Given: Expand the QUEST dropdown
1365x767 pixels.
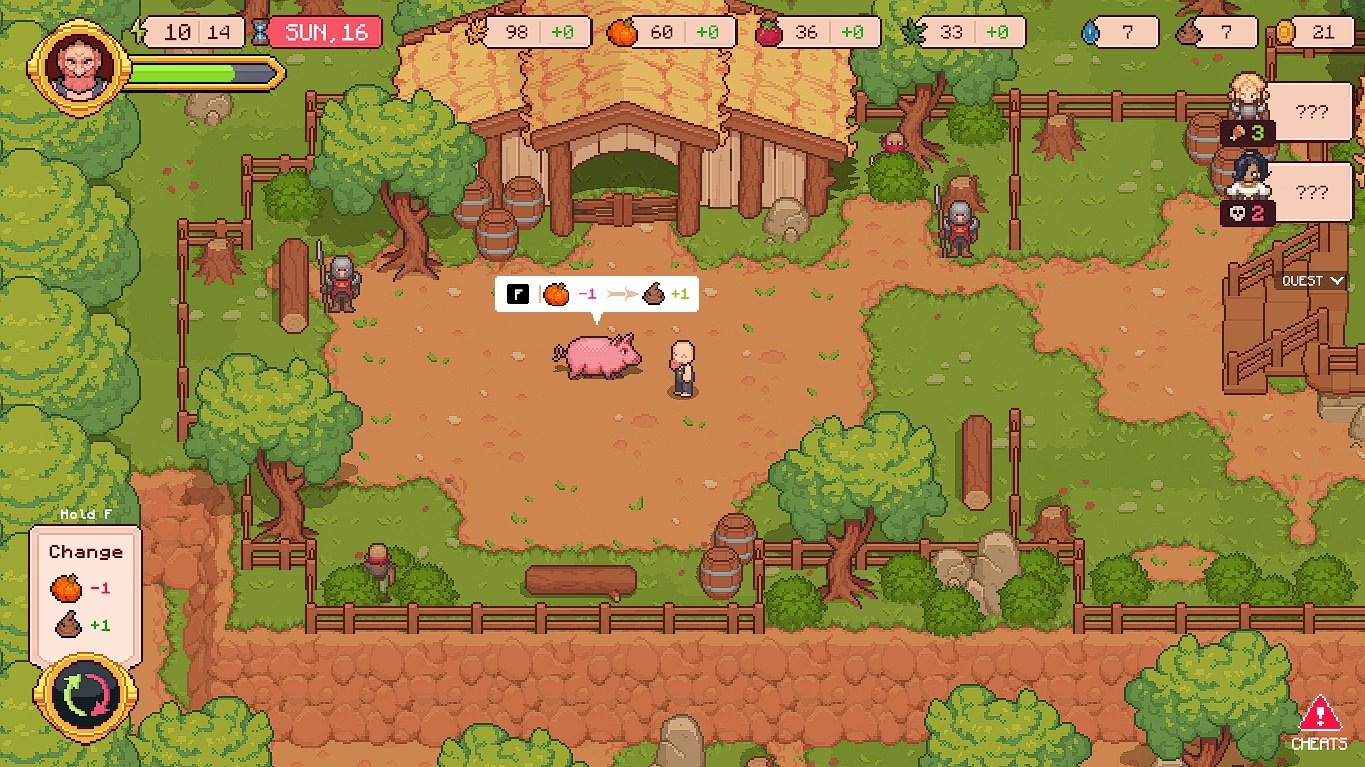Looking at the screenshot, I should [x=1314, y=281].
